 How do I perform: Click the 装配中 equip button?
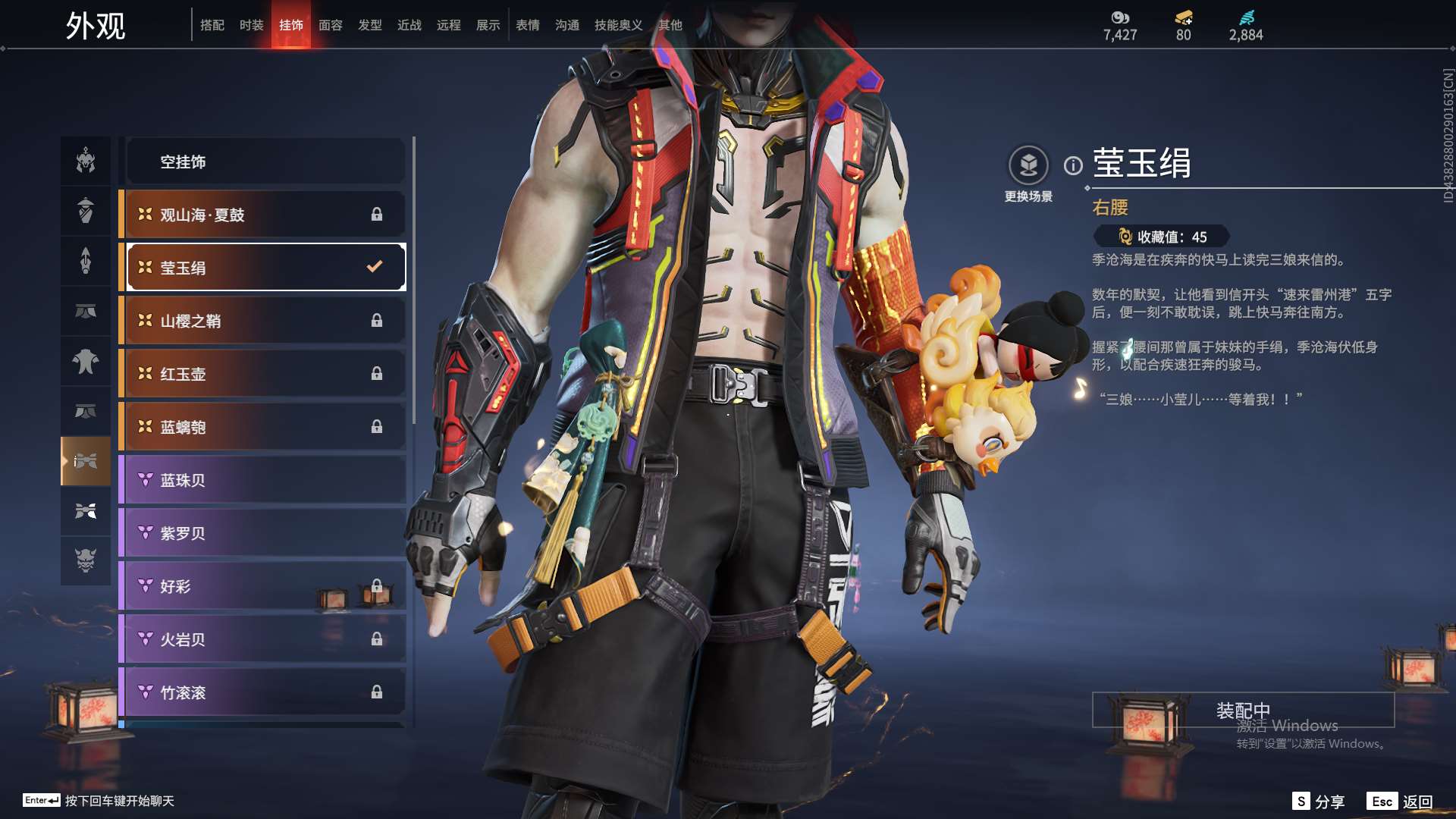(1243, 710)
